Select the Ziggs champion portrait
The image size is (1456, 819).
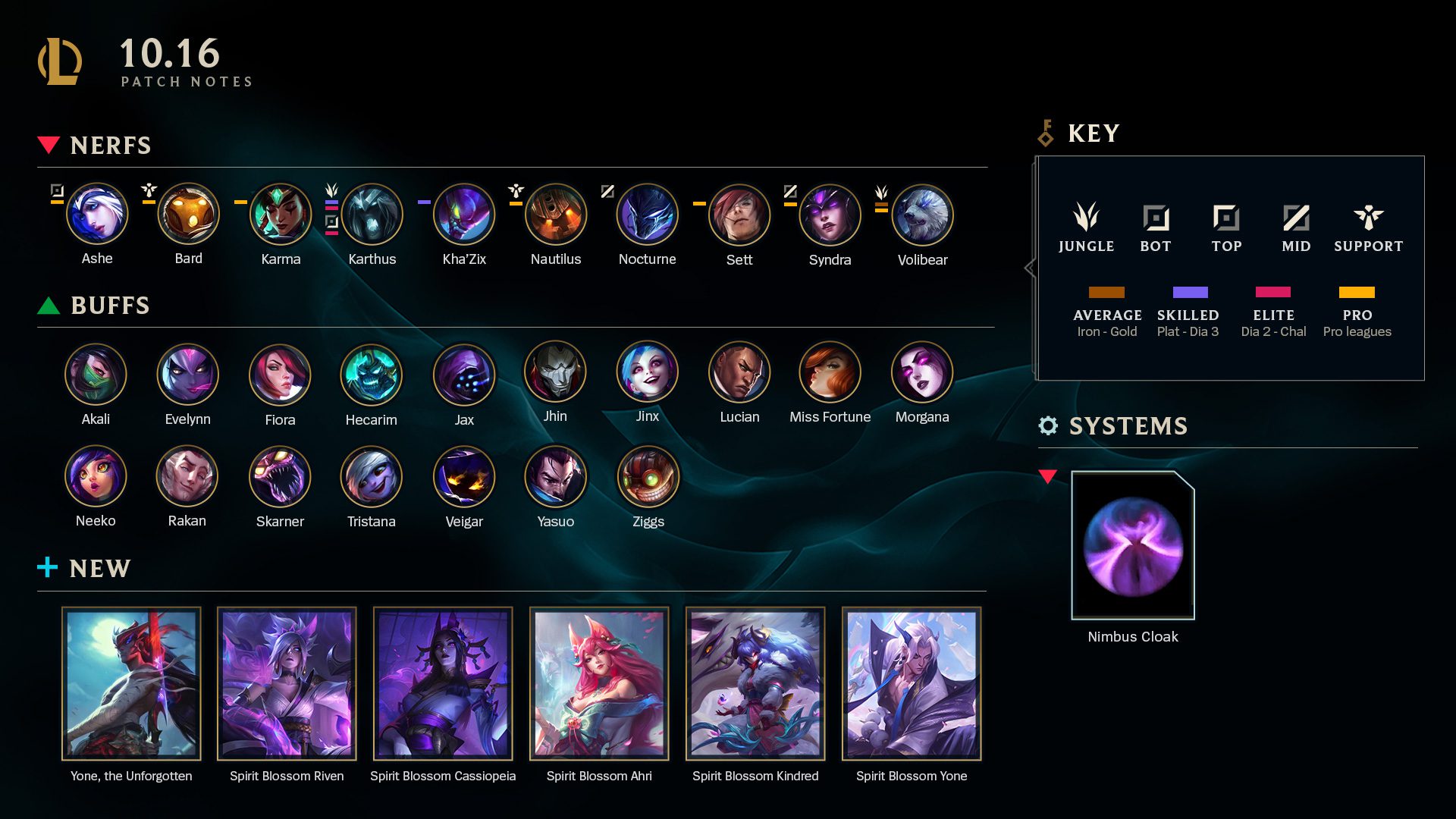(648, 477)
